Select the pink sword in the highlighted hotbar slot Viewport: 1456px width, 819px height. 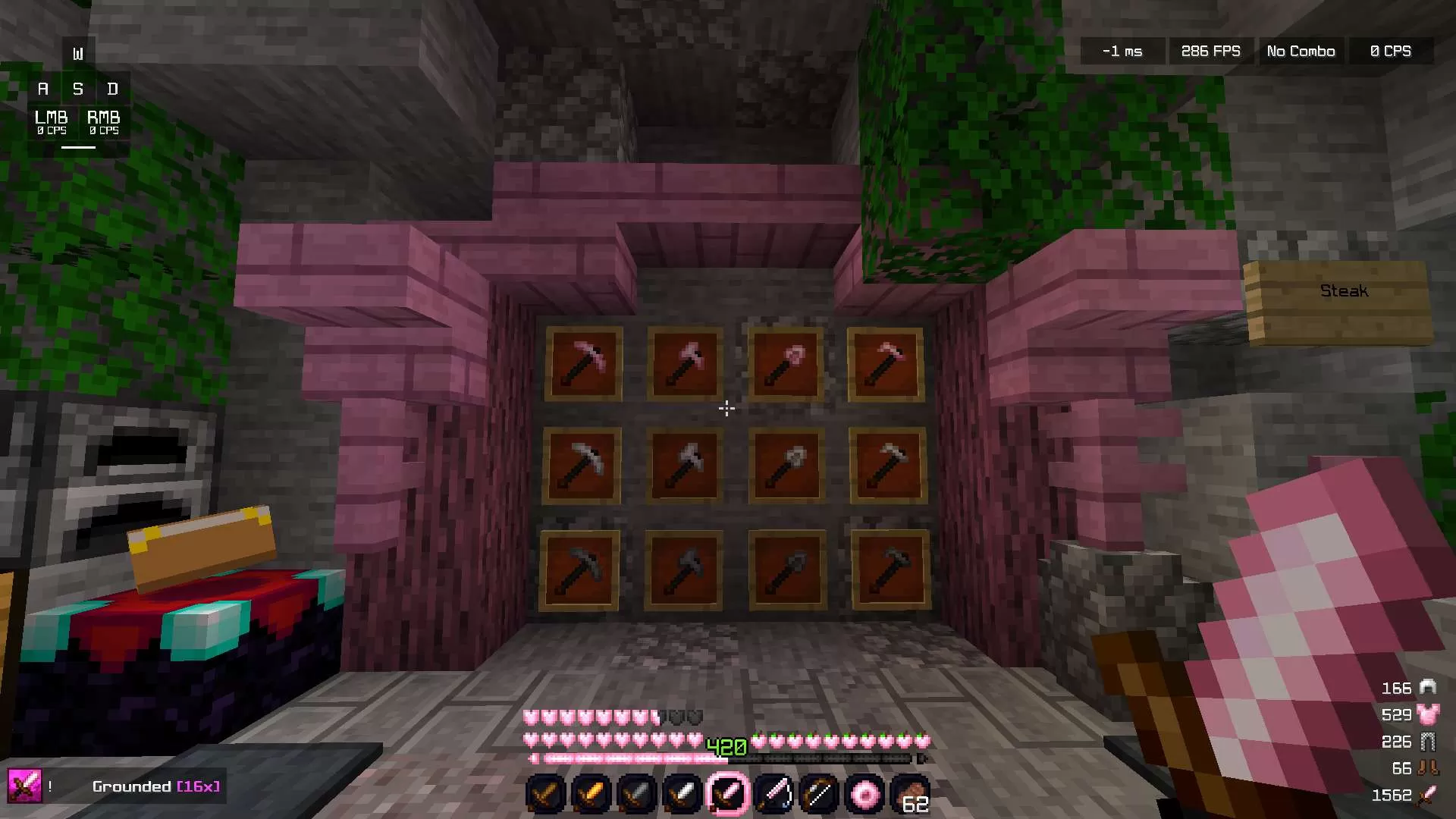[727, 793]
